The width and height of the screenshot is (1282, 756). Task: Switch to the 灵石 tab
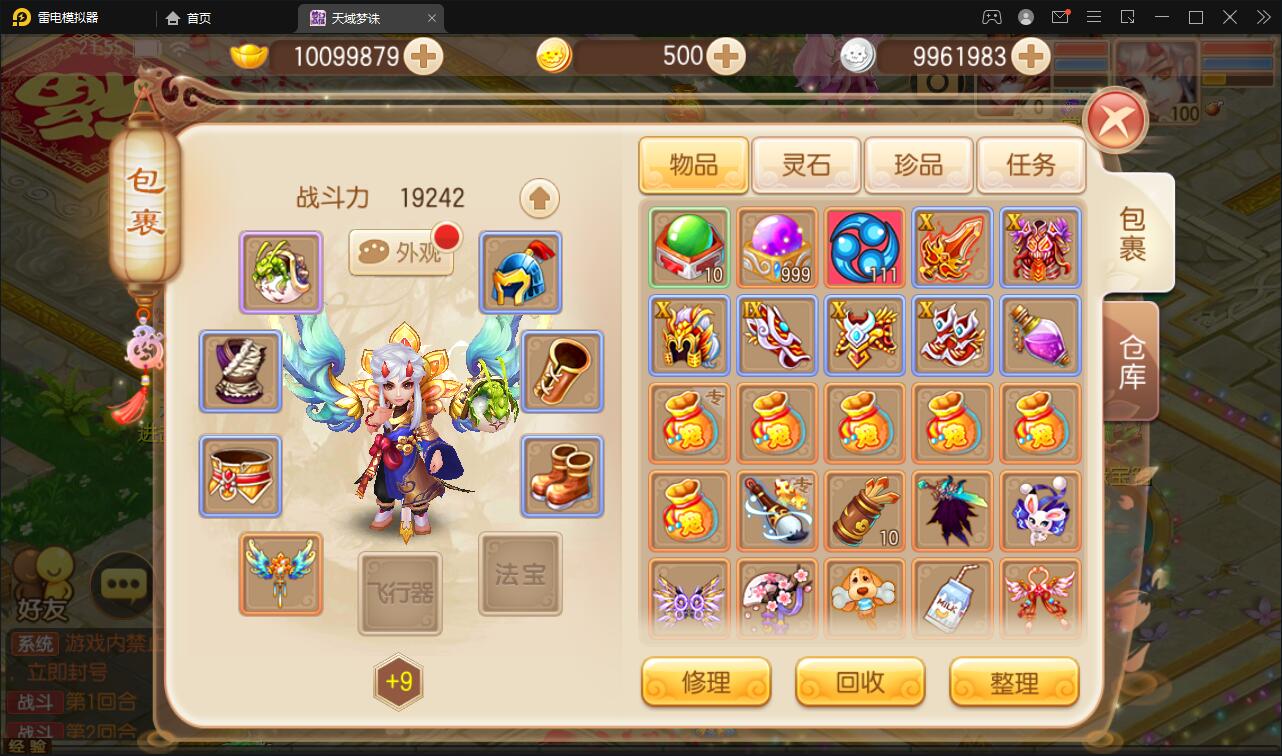point(806,164)
